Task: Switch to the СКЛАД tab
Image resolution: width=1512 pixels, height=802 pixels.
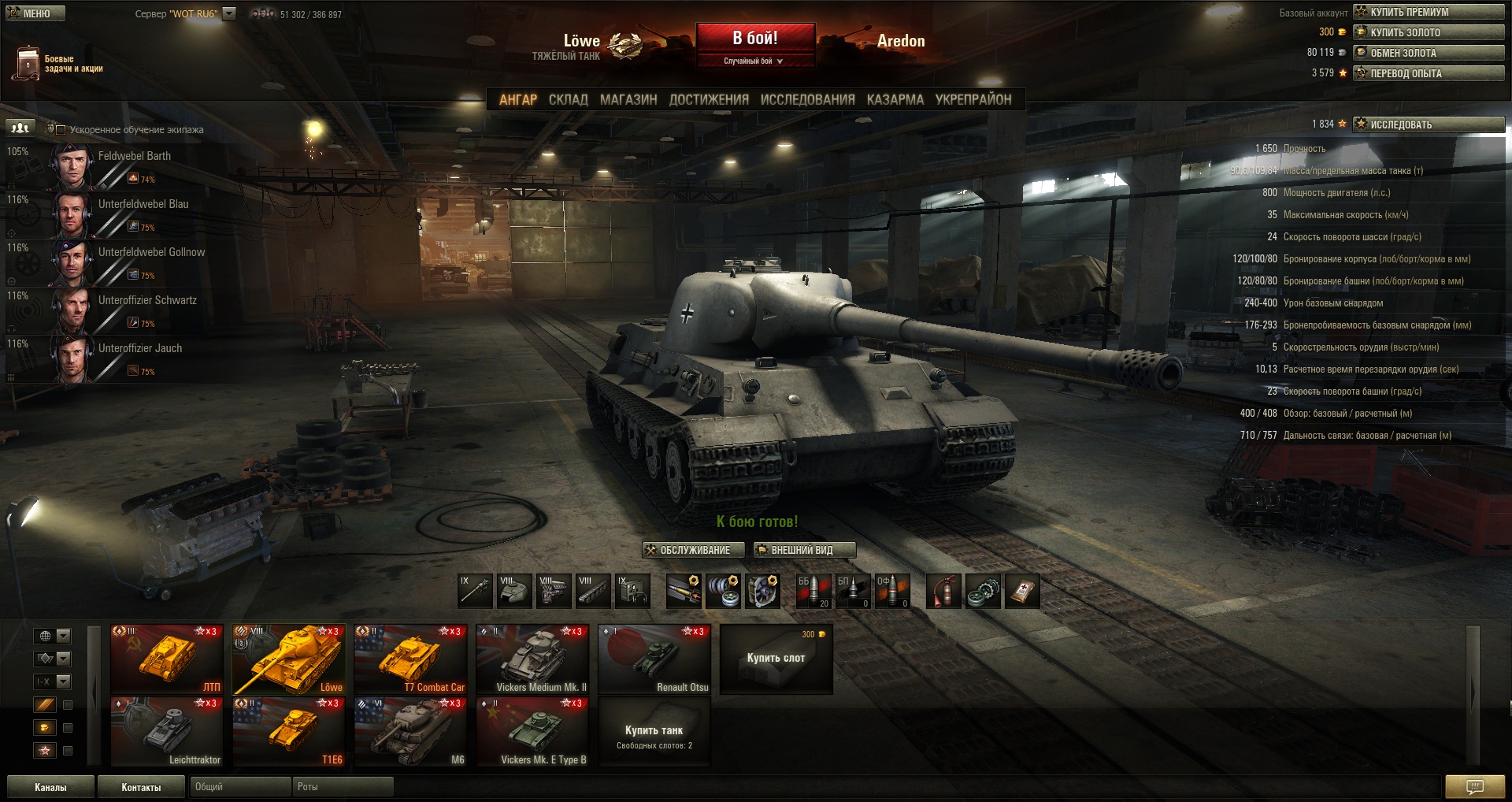Action: point(568,100)
